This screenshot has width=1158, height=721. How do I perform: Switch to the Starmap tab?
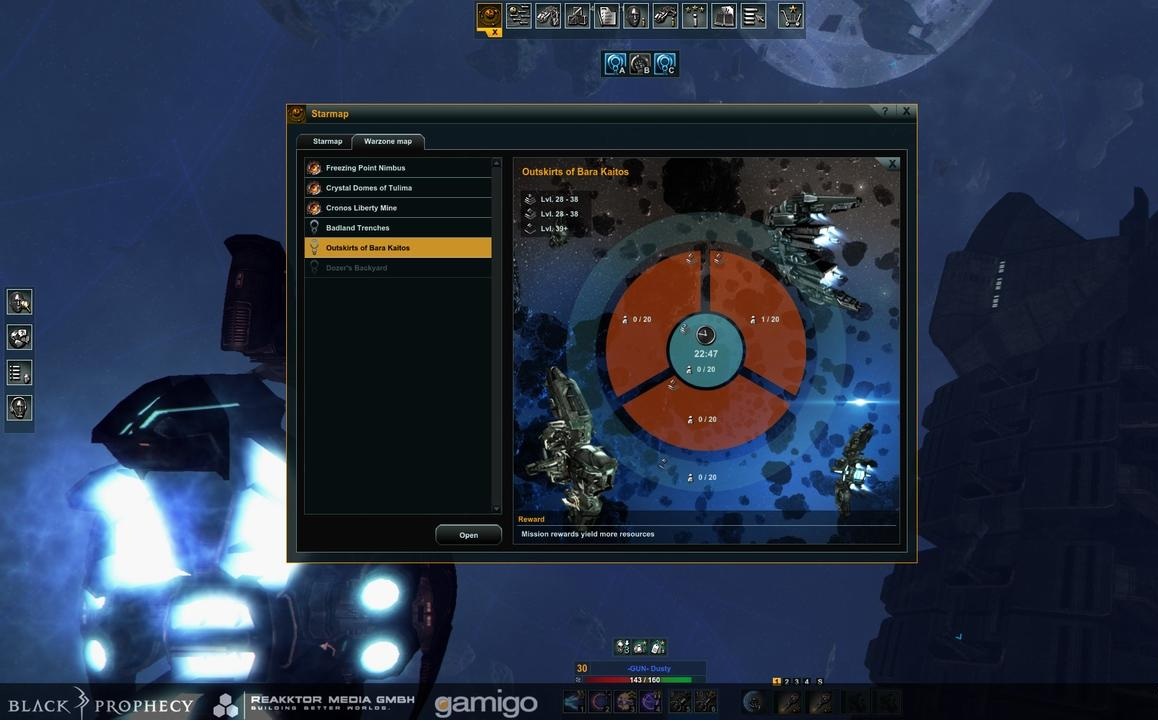pyautogui.click(x=327, y=141)
